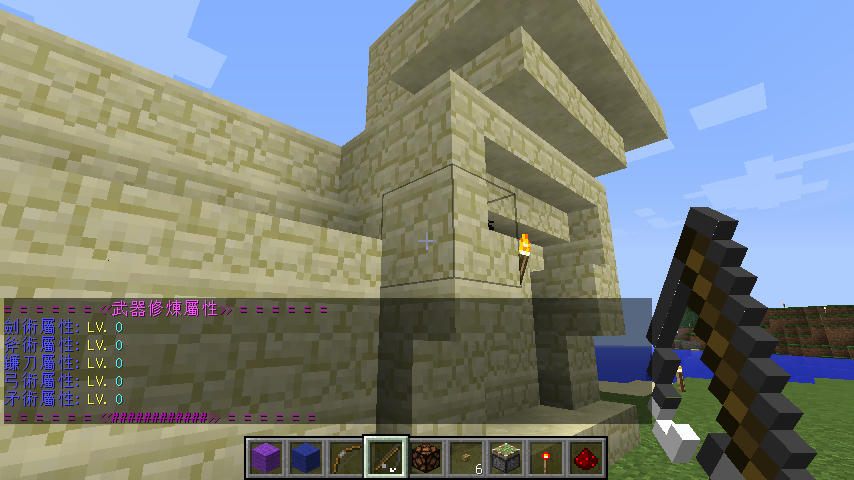Pick the redstone lamp block slot
This screenshot has height=480, width=854.
pyautogui.click(x=425, y=458)
